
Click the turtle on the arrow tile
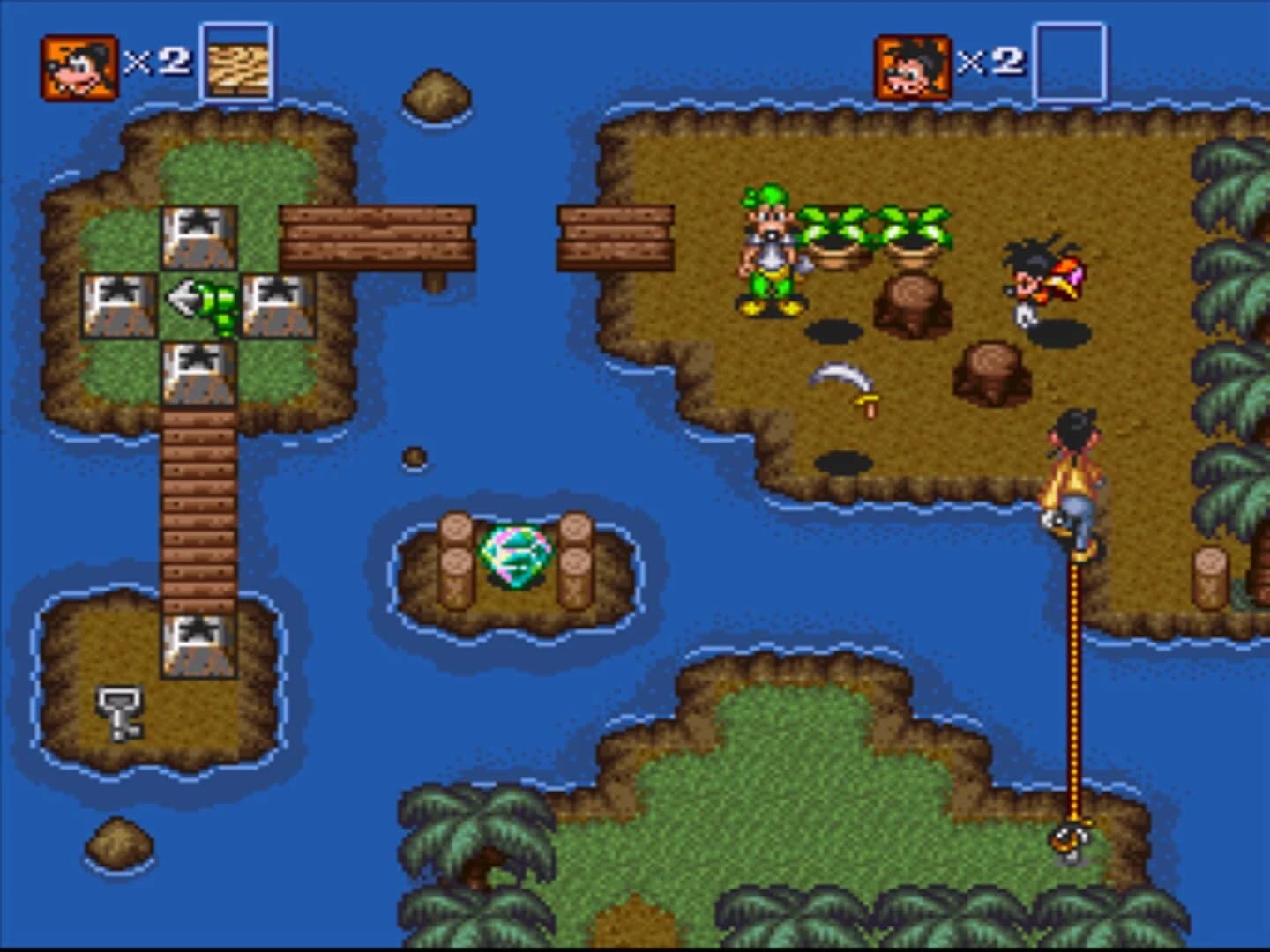[x=216, y=304]
